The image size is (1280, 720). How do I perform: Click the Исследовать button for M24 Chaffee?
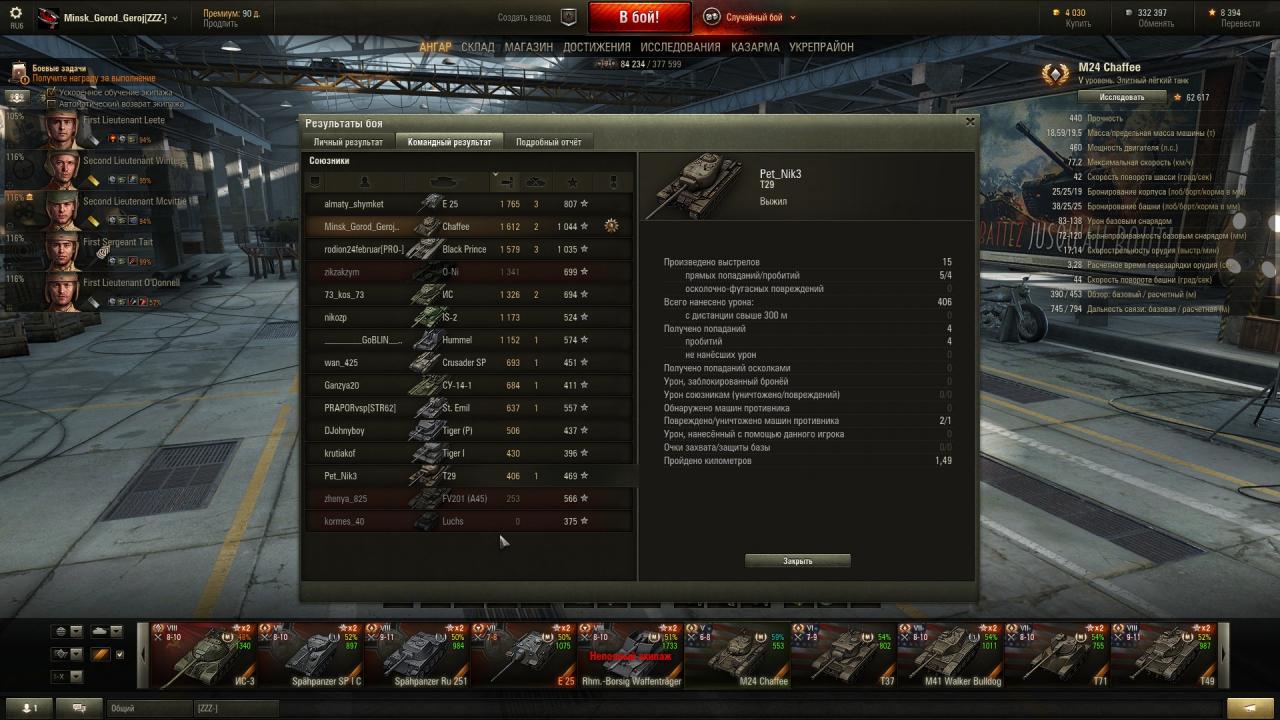(x=1122, y=97)
